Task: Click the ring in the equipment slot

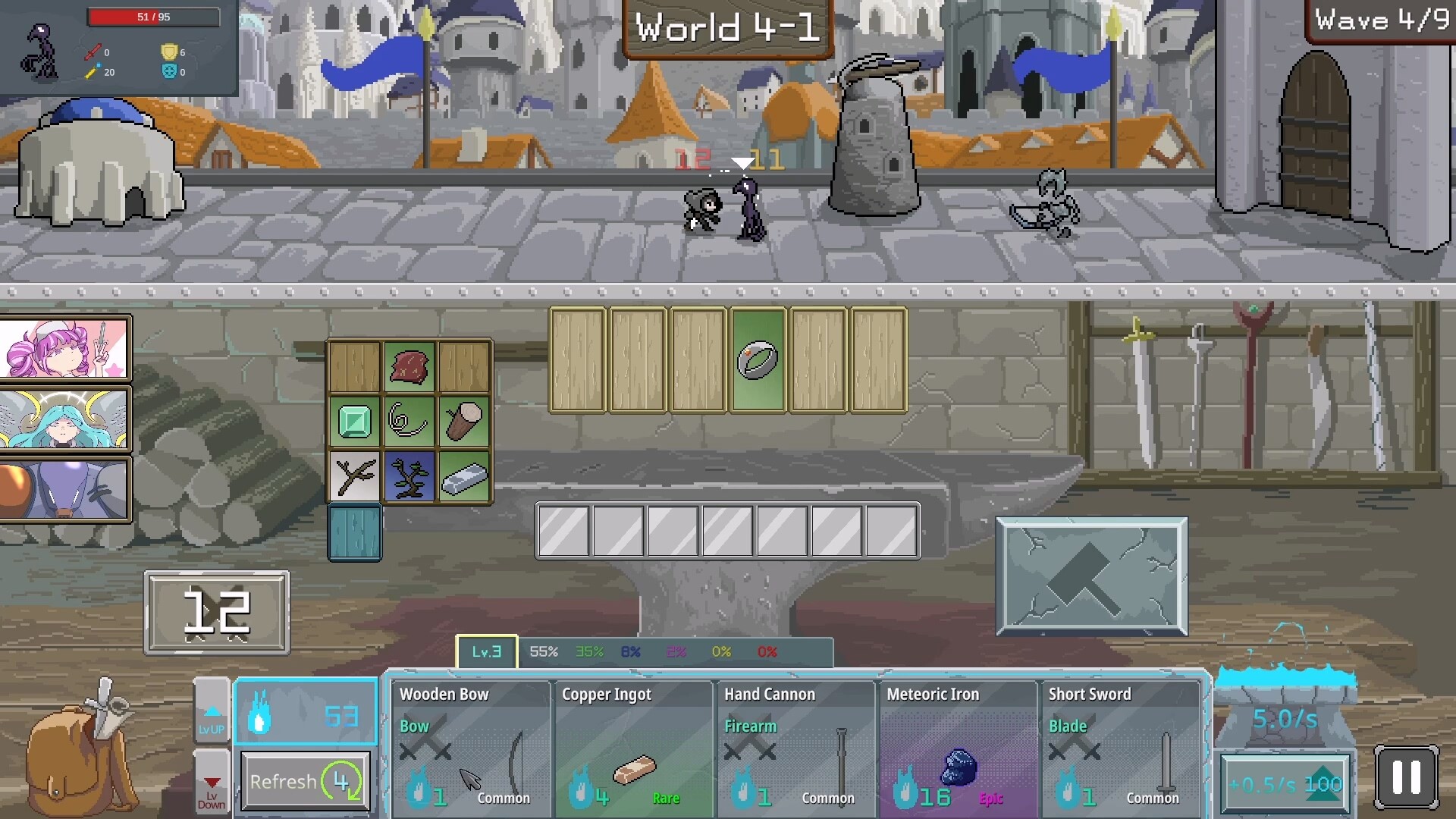Action: coord(758,358)
